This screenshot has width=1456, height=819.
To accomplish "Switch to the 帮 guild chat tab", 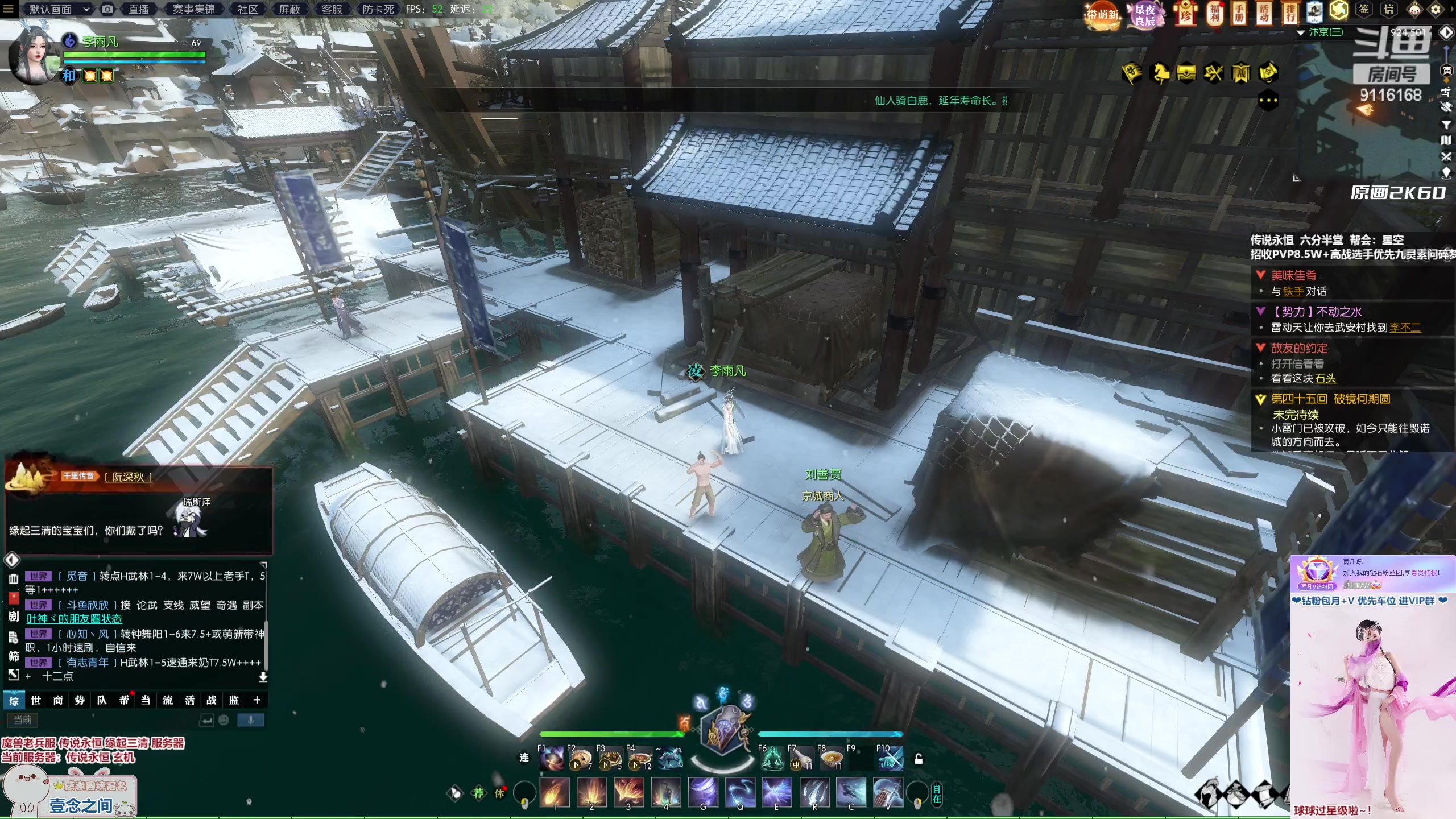I will (124, 700).
